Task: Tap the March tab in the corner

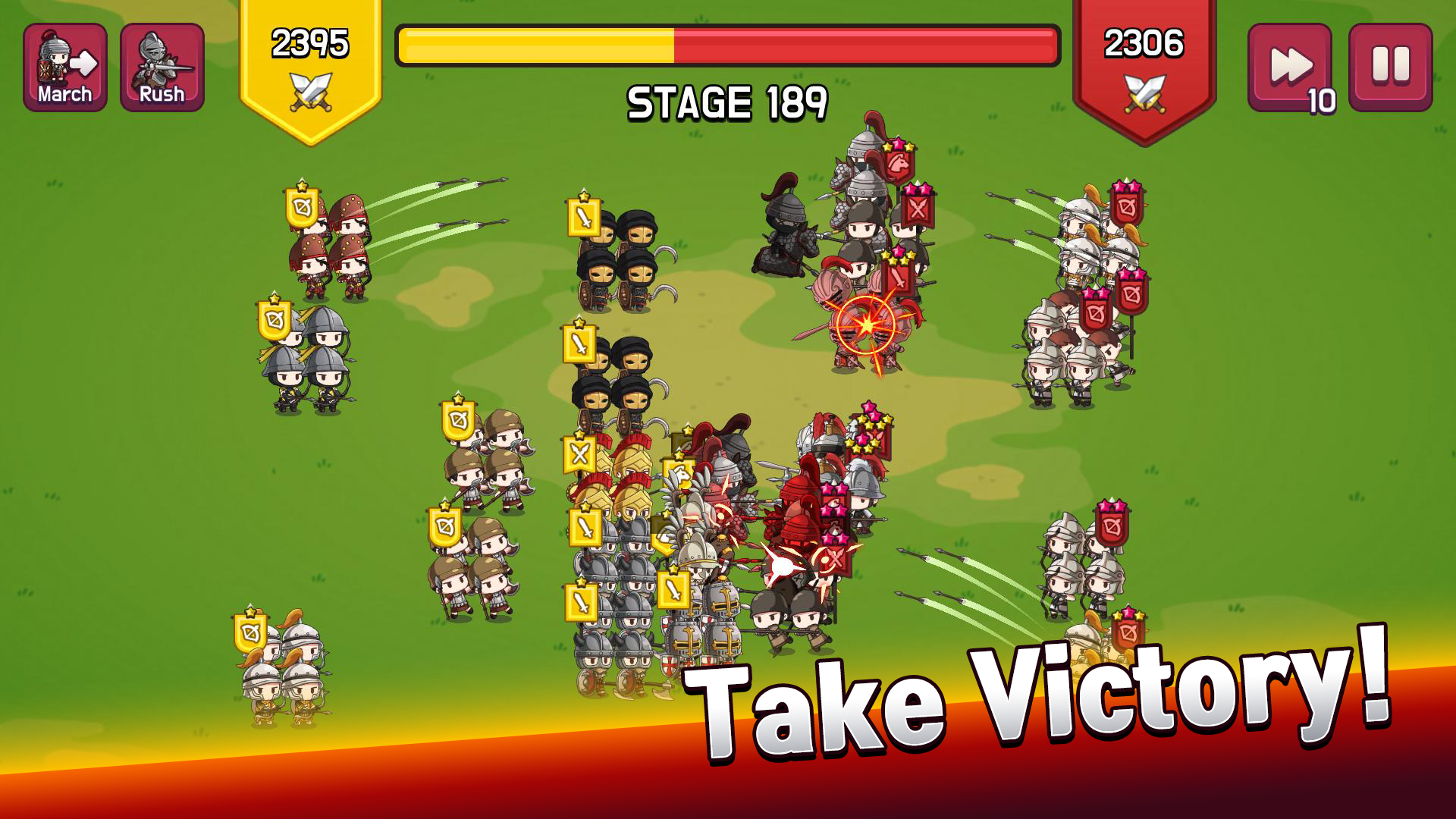Action: (64, 68)
